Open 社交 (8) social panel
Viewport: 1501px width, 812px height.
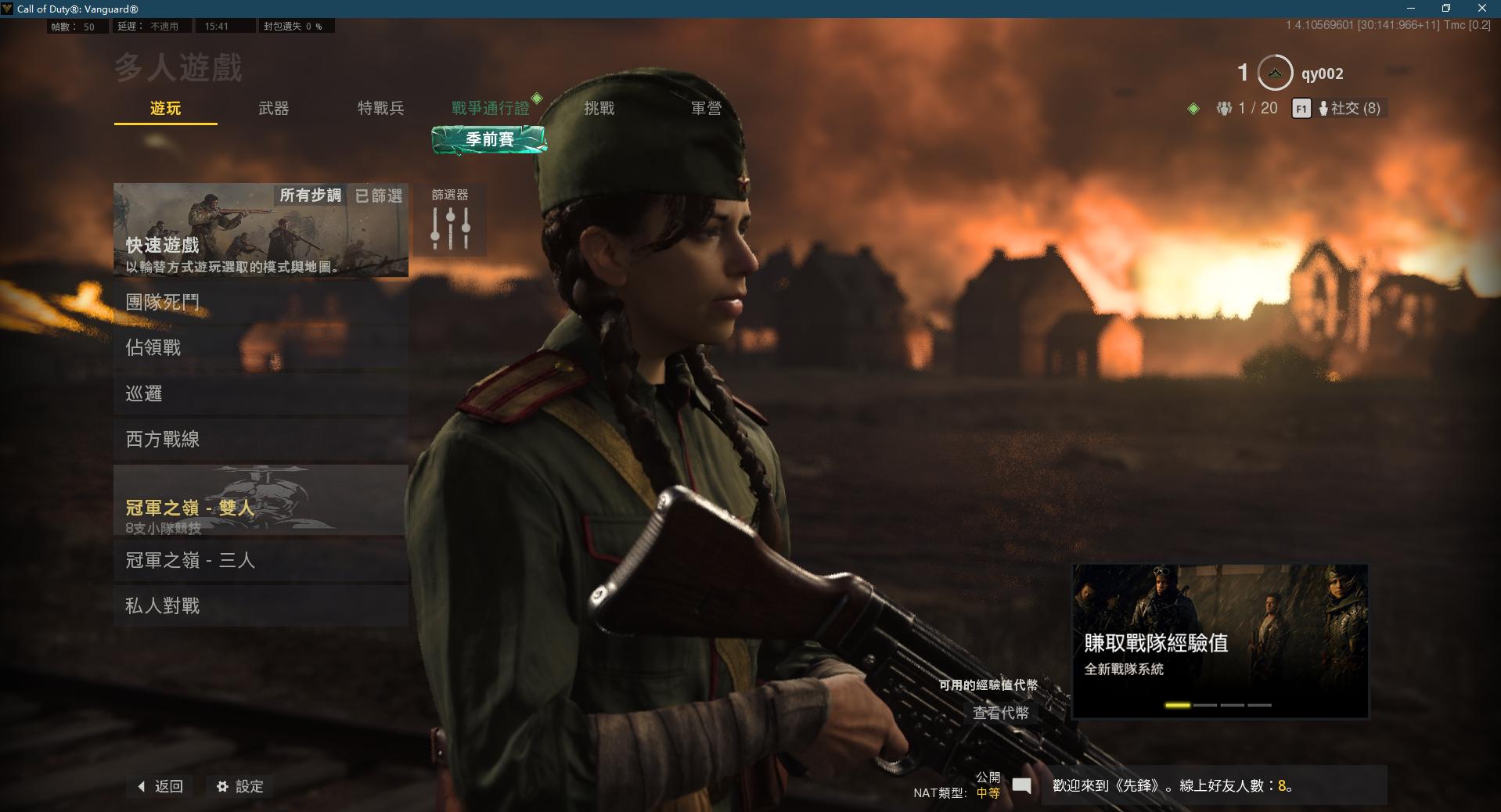tap(1351, 109)
